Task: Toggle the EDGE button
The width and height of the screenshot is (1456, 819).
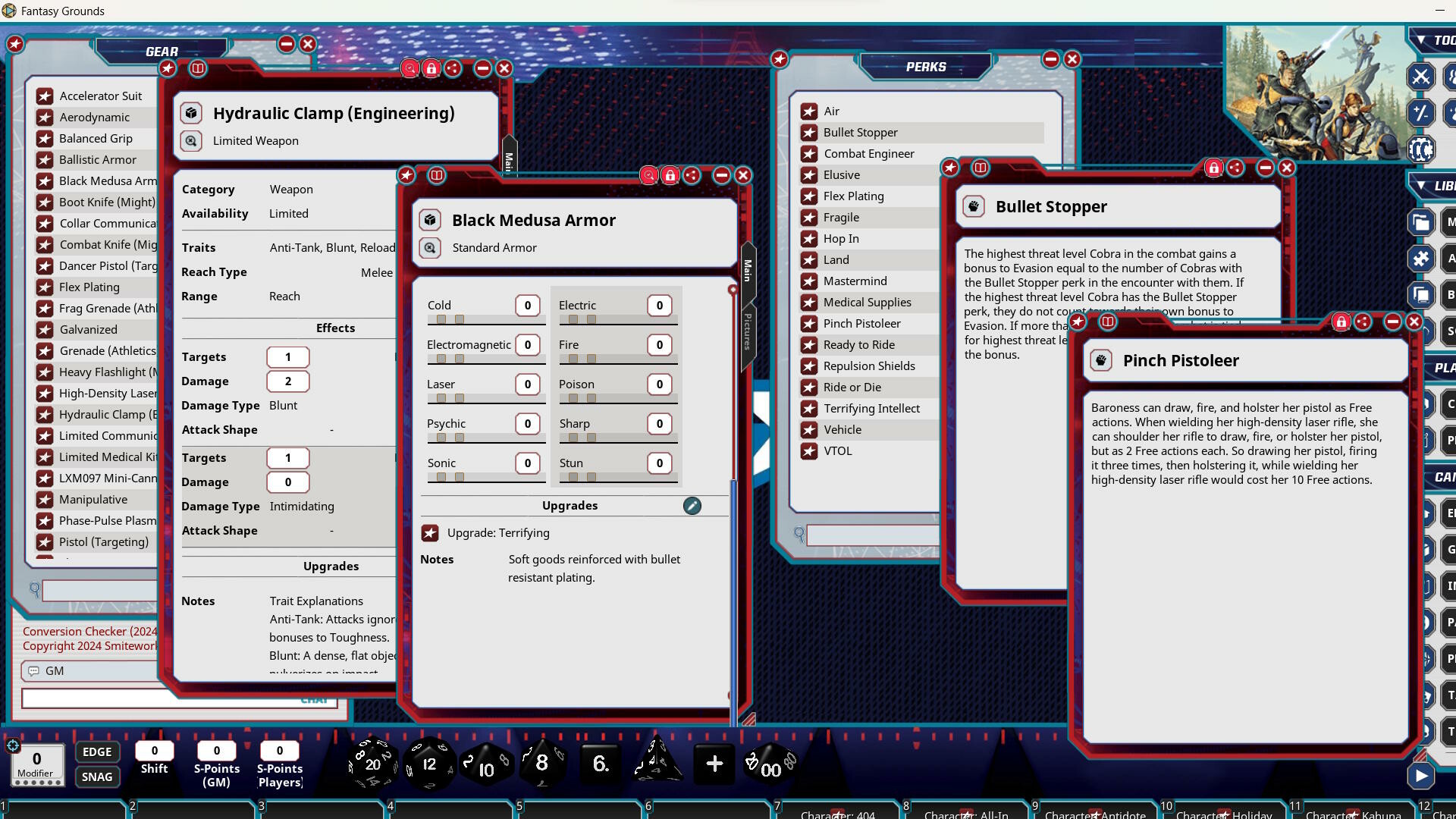Action: tap(97, 752)
